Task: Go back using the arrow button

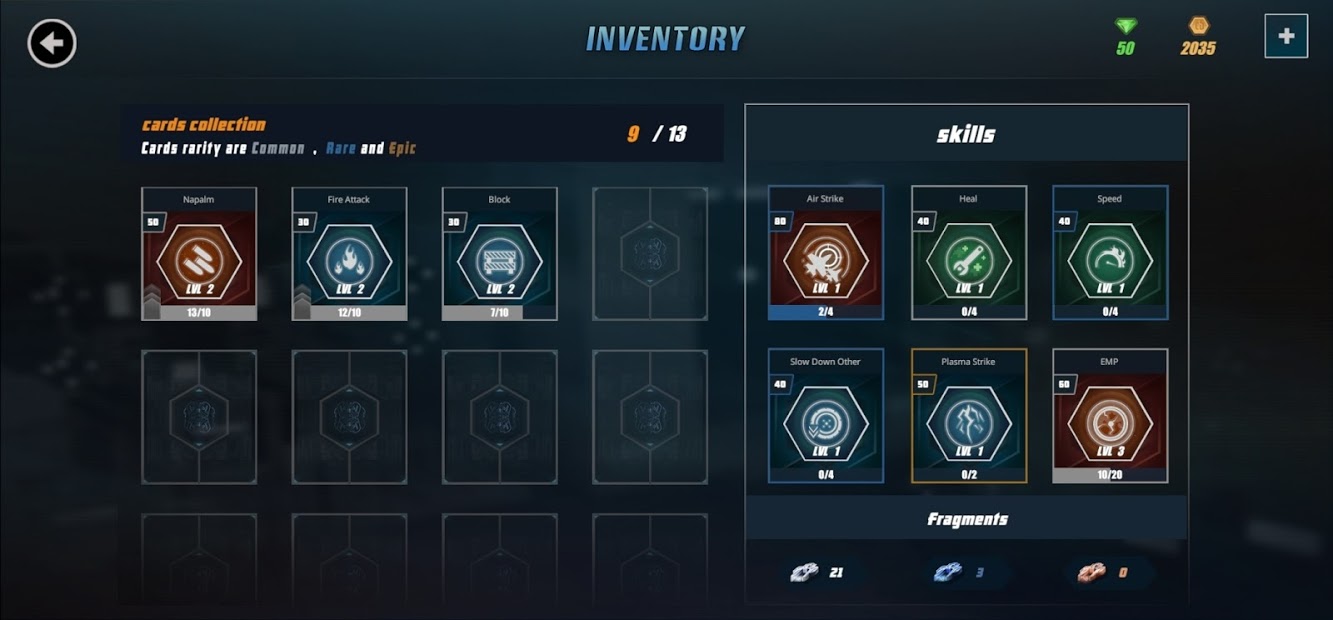Action: 52,43
